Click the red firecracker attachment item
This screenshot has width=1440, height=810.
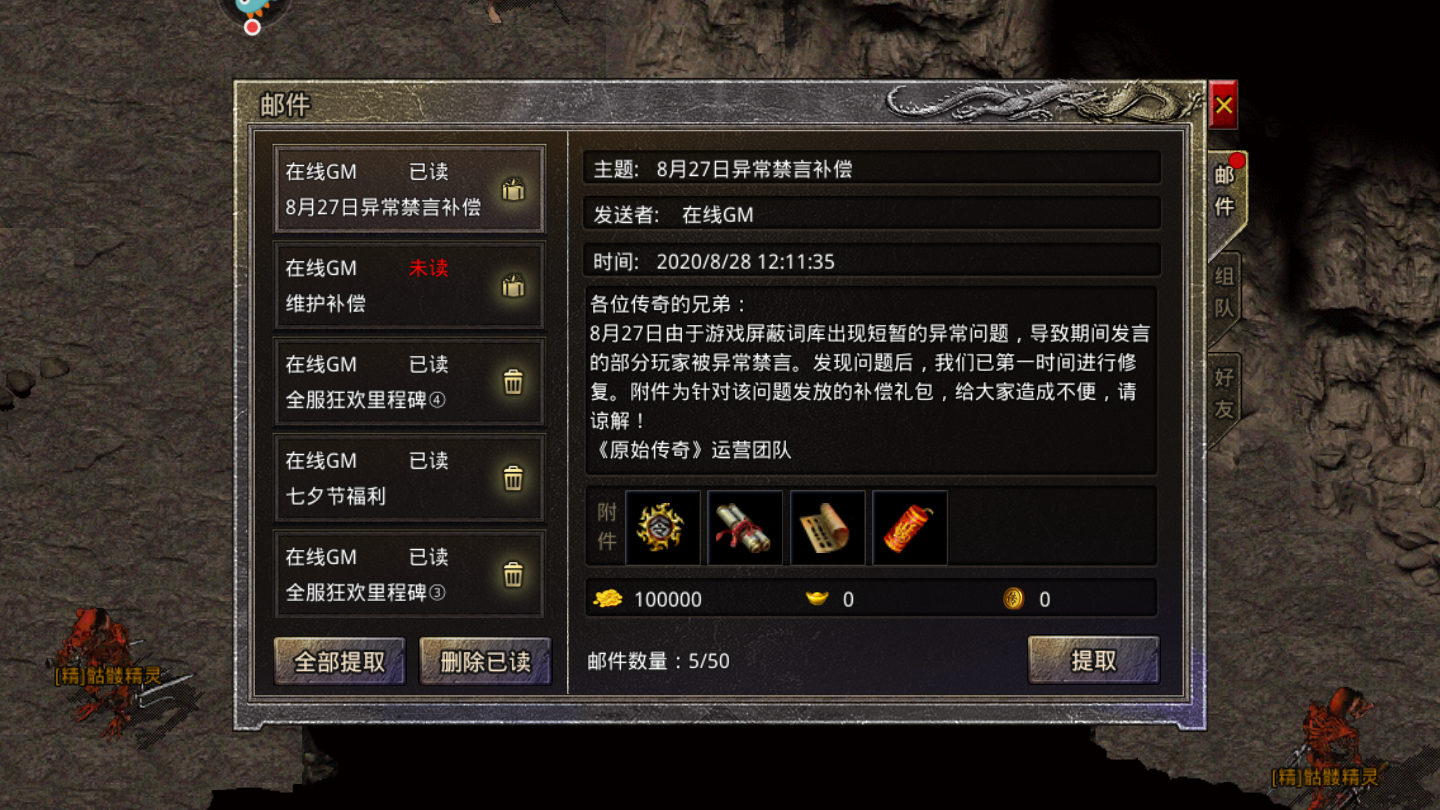point(909,527)
